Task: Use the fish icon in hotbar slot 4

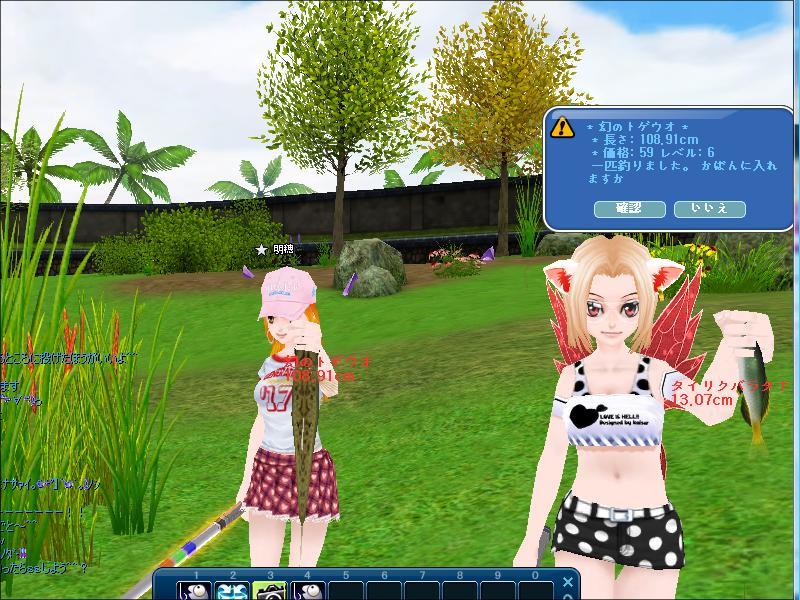Action: (x=307, y=590)
